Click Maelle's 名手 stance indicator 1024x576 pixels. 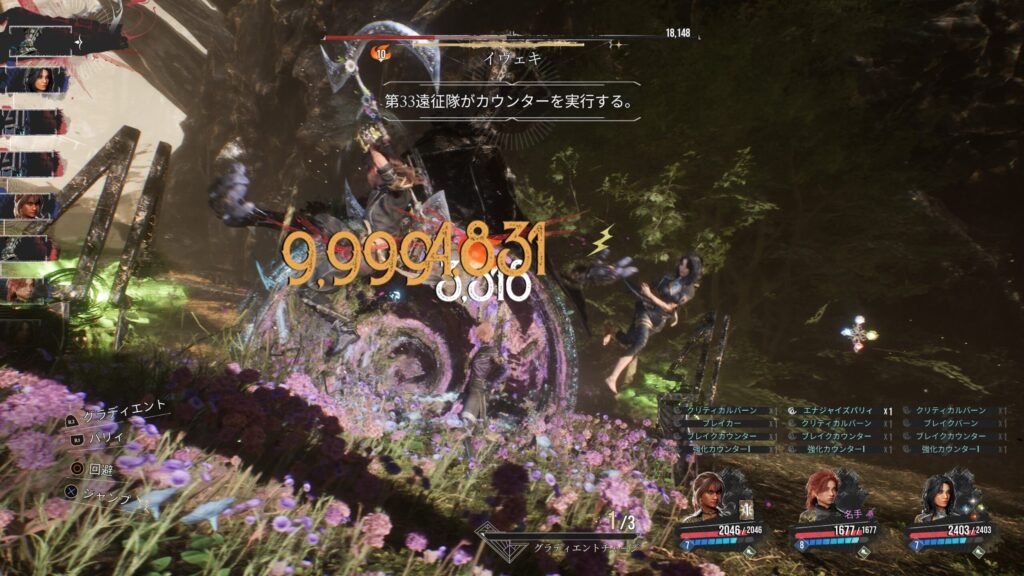pyautogui.click(x=854, y=512)
